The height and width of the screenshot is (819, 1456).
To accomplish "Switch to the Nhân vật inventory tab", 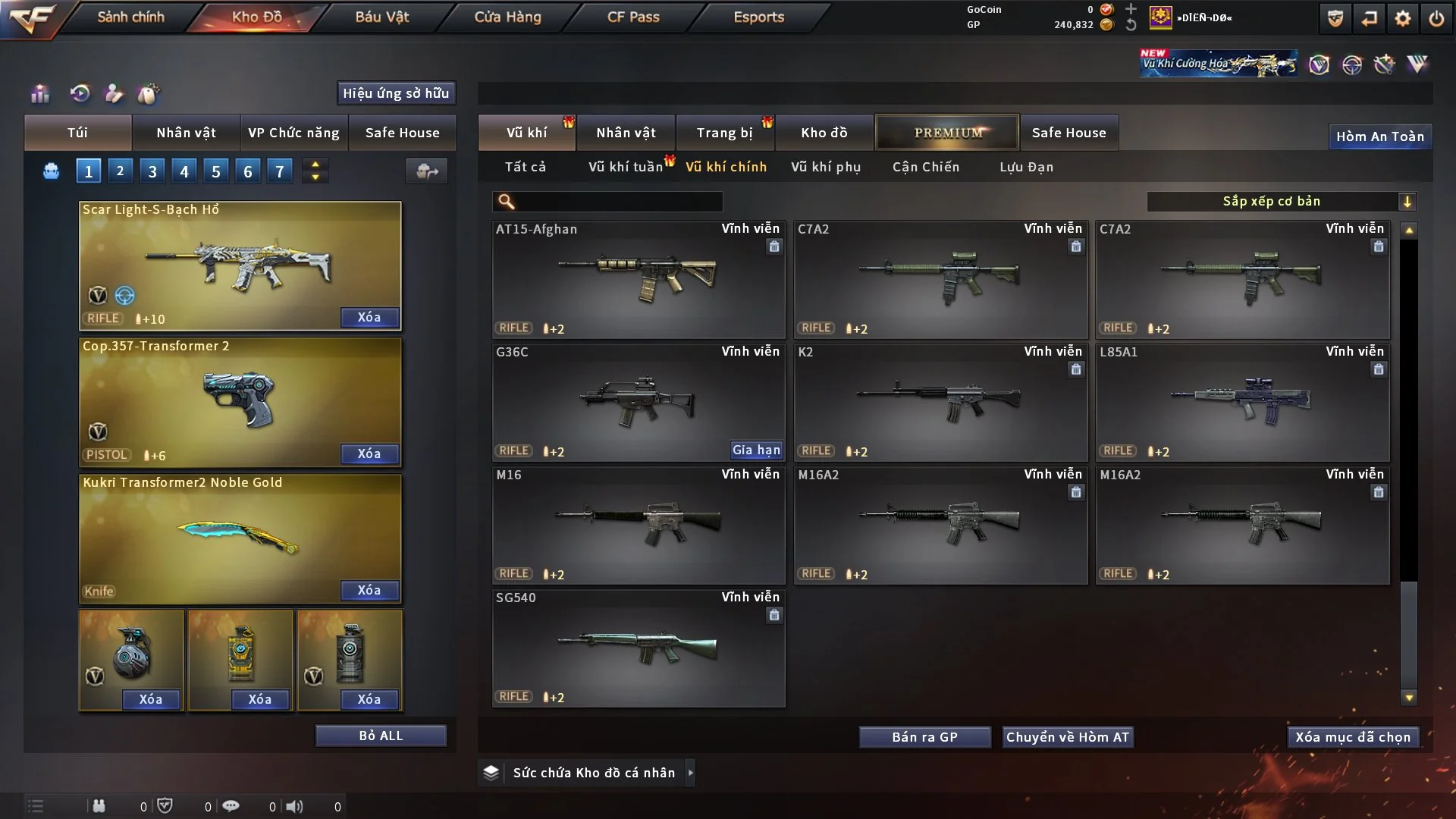I will coord(626,133).
